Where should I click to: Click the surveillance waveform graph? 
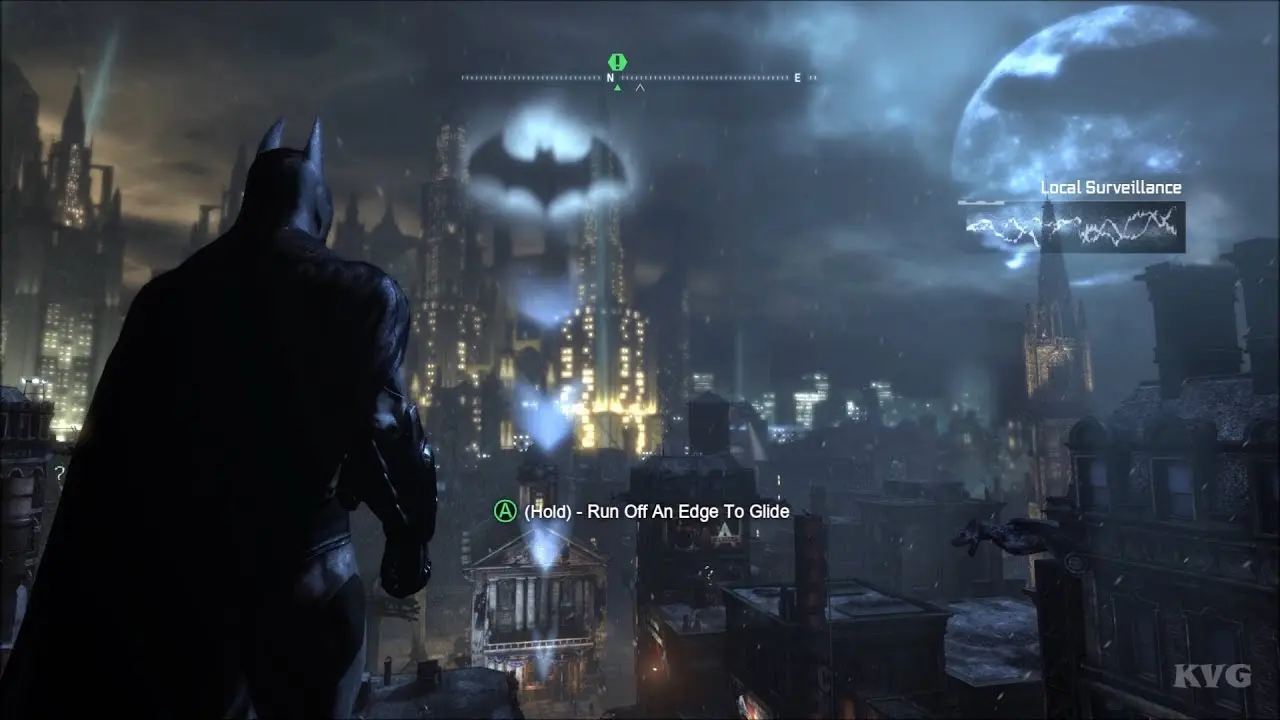click(1068, 228)
